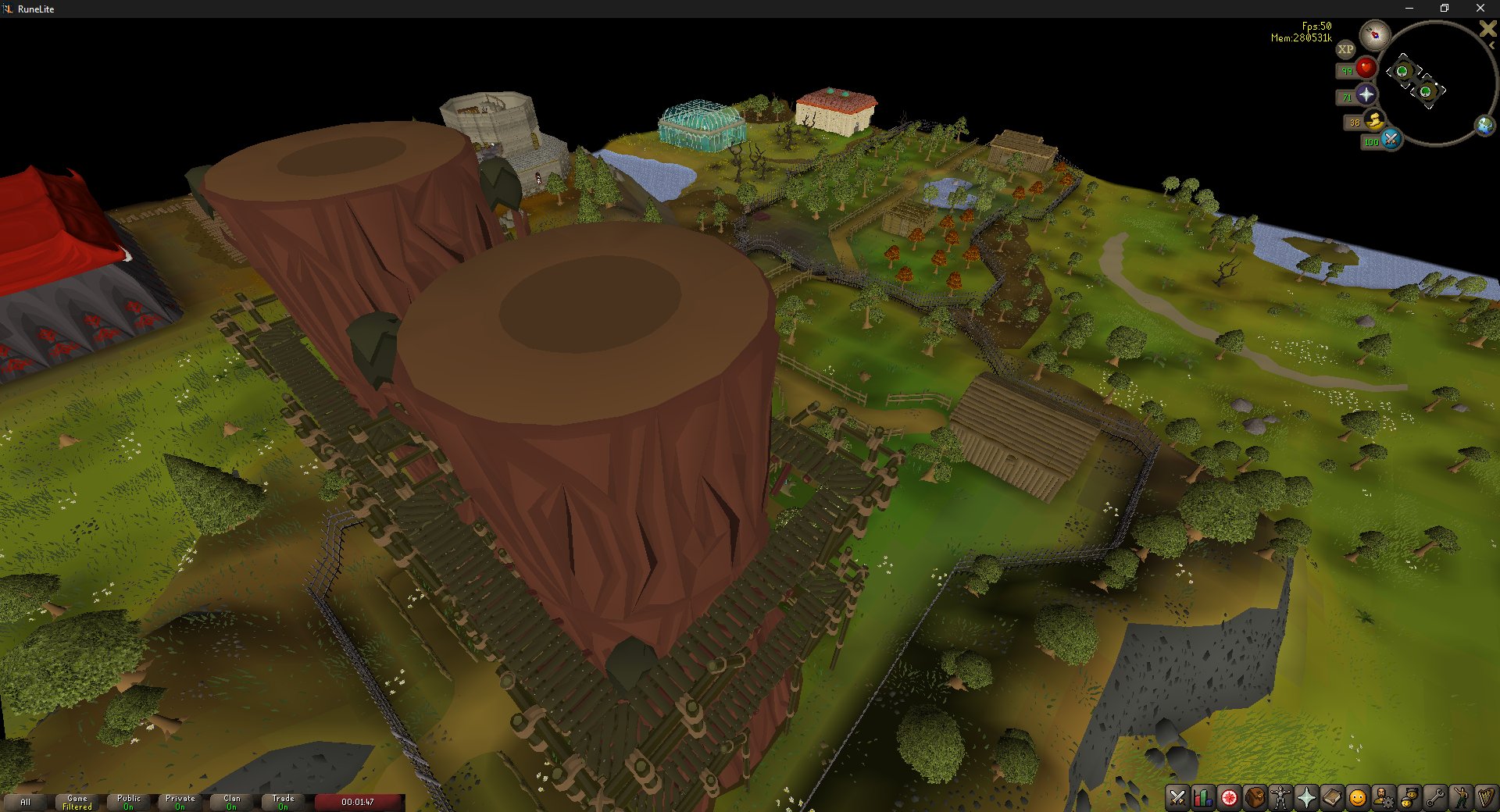Open the Quest list tab
1500x812 pixels.
pyautogui.click(x=1229, y=799)
